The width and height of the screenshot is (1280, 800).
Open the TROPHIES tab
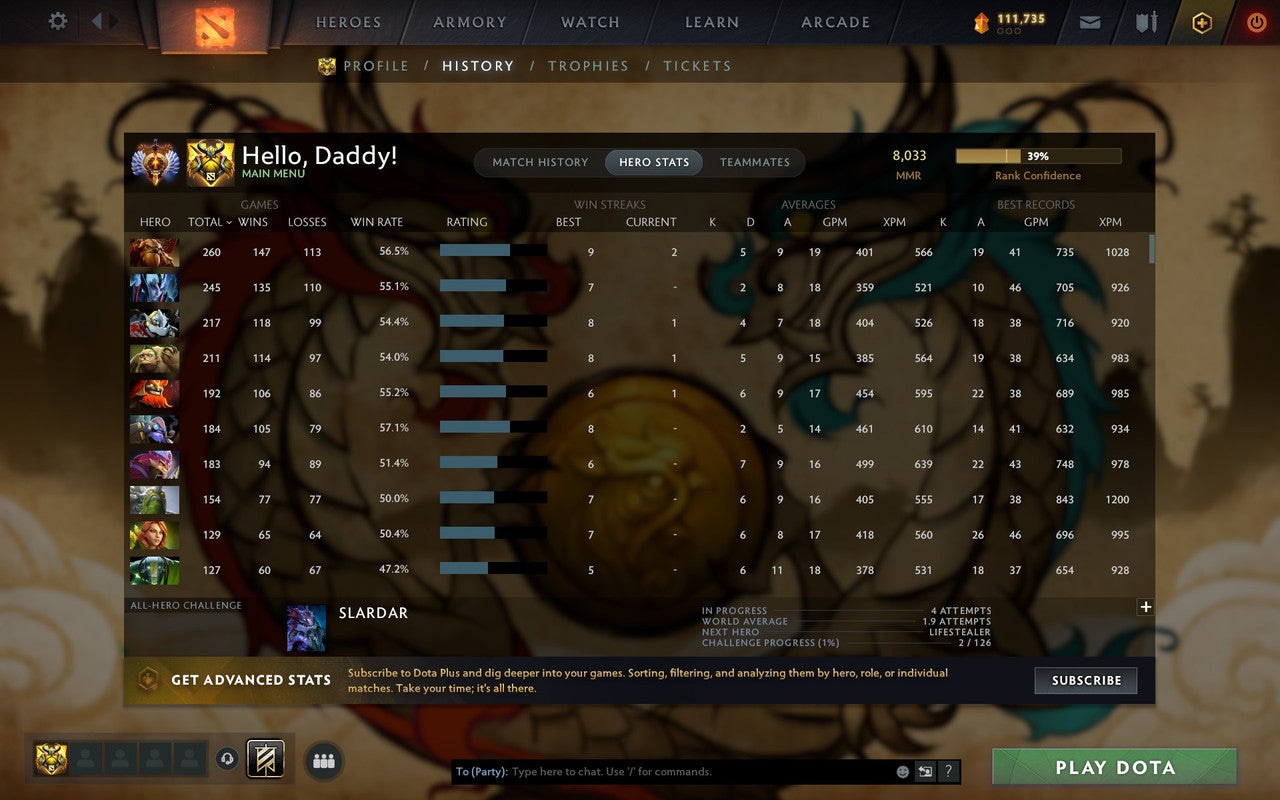[588, 66]
